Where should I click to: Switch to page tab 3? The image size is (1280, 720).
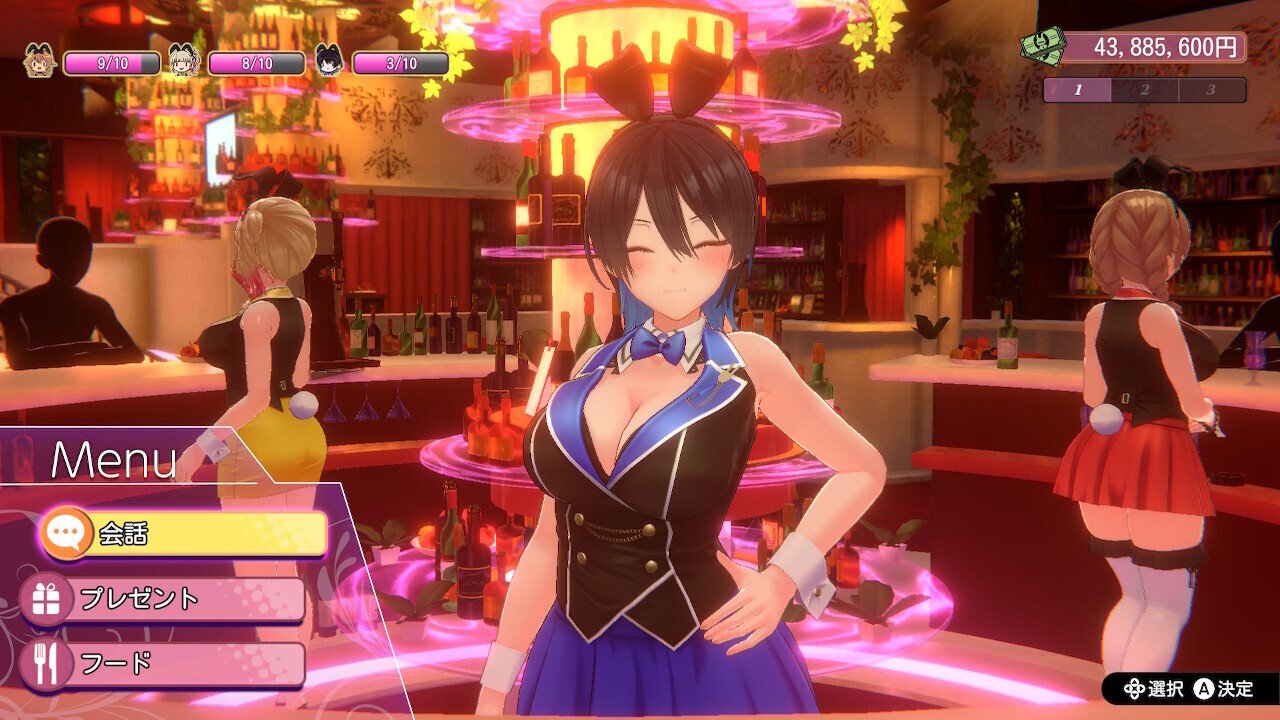(x=1211, y=90)
